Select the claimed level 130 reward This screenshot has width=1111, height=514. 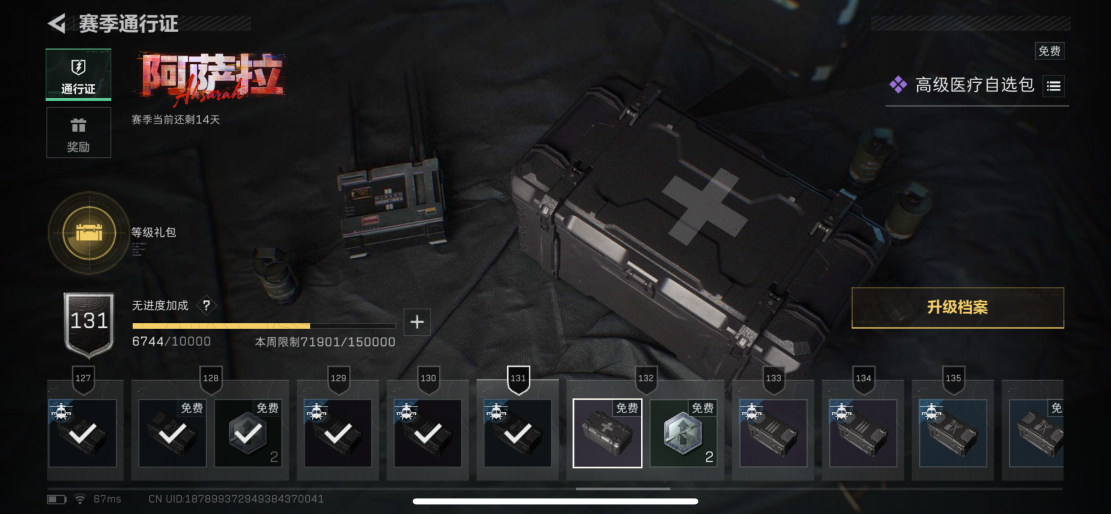(x=428, y=433)
